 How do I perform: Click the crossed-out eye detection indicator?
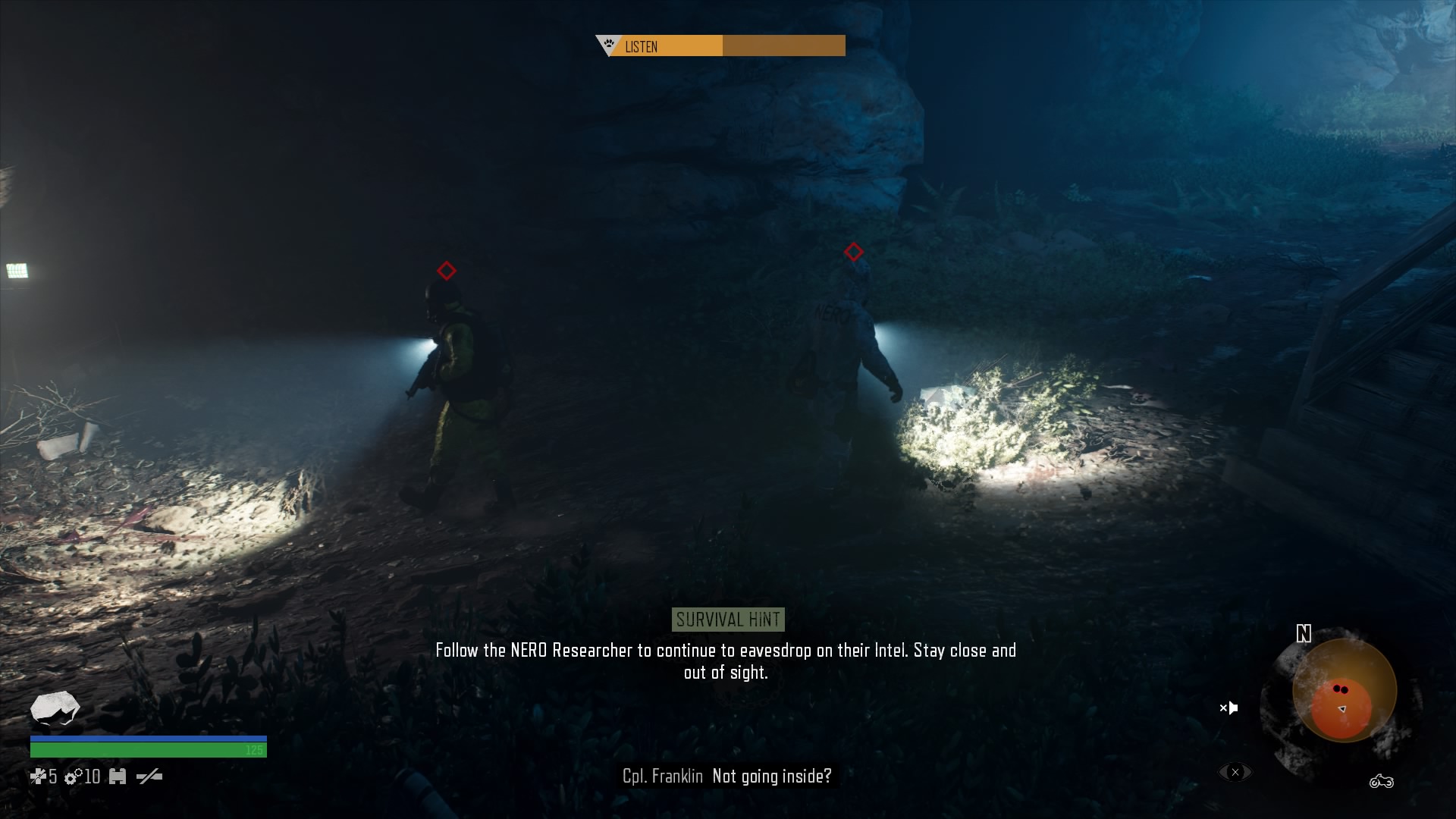[x=1235, y=771]
